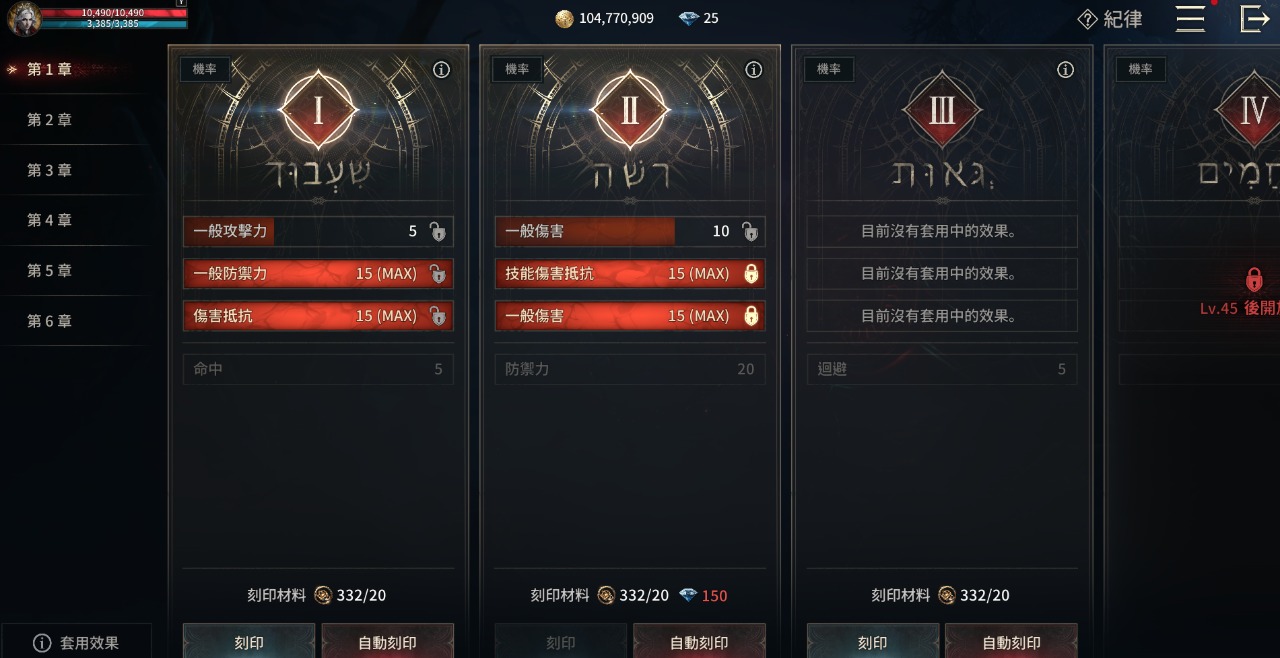Screen dimensions: 1280x658
Task: Click 刻印 button on panel I
Action: pos(249,642)
